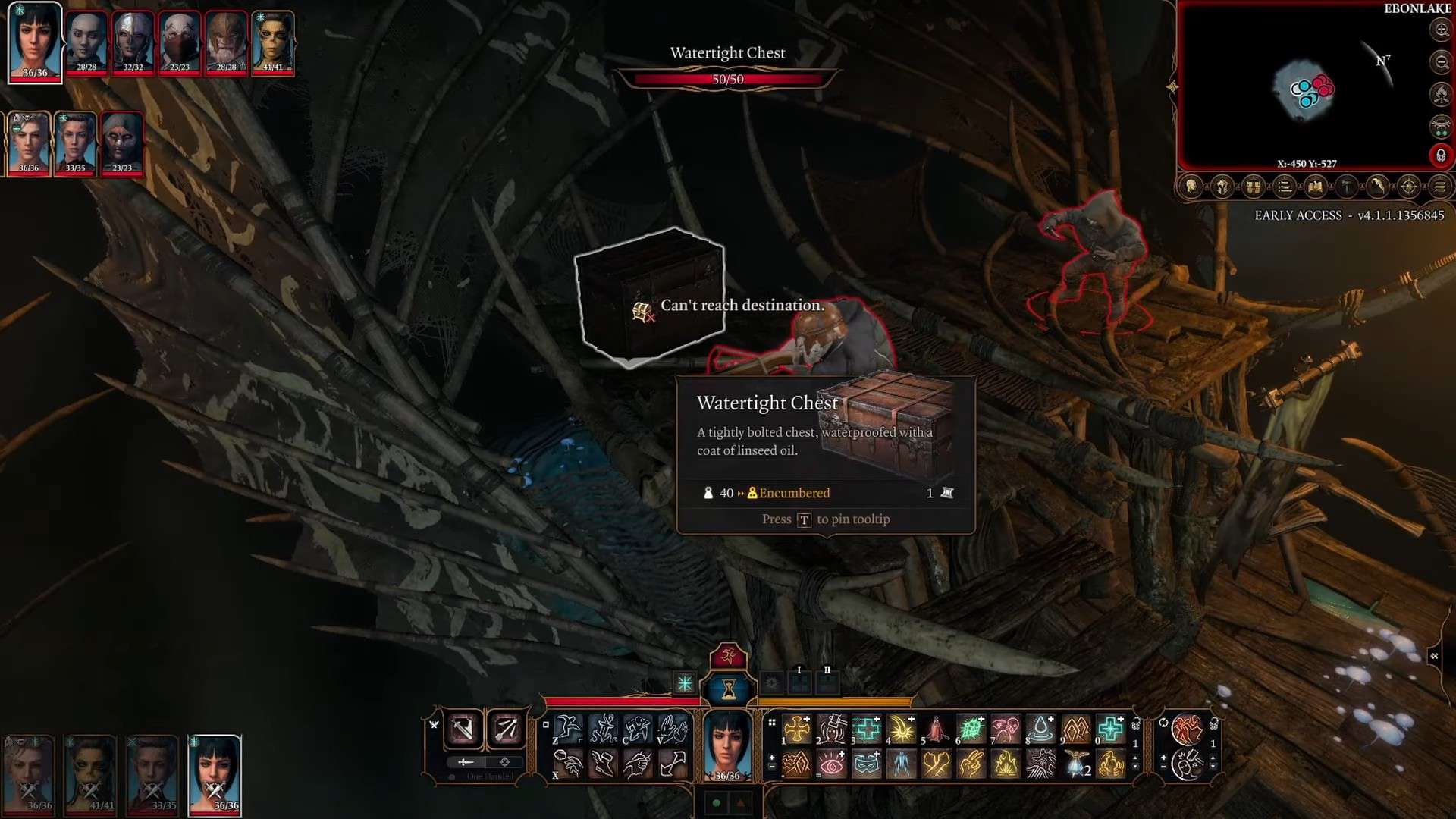Toggle the red running figure button above hourglass

pyautogui.click(x=728, y=655)
